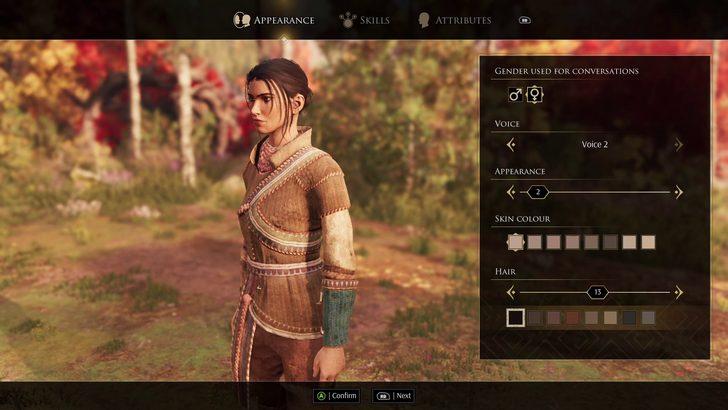Pick the grey hair colour swatch
Image resolution: width=728 pixels, height=410 pixels.
(648, 318)
